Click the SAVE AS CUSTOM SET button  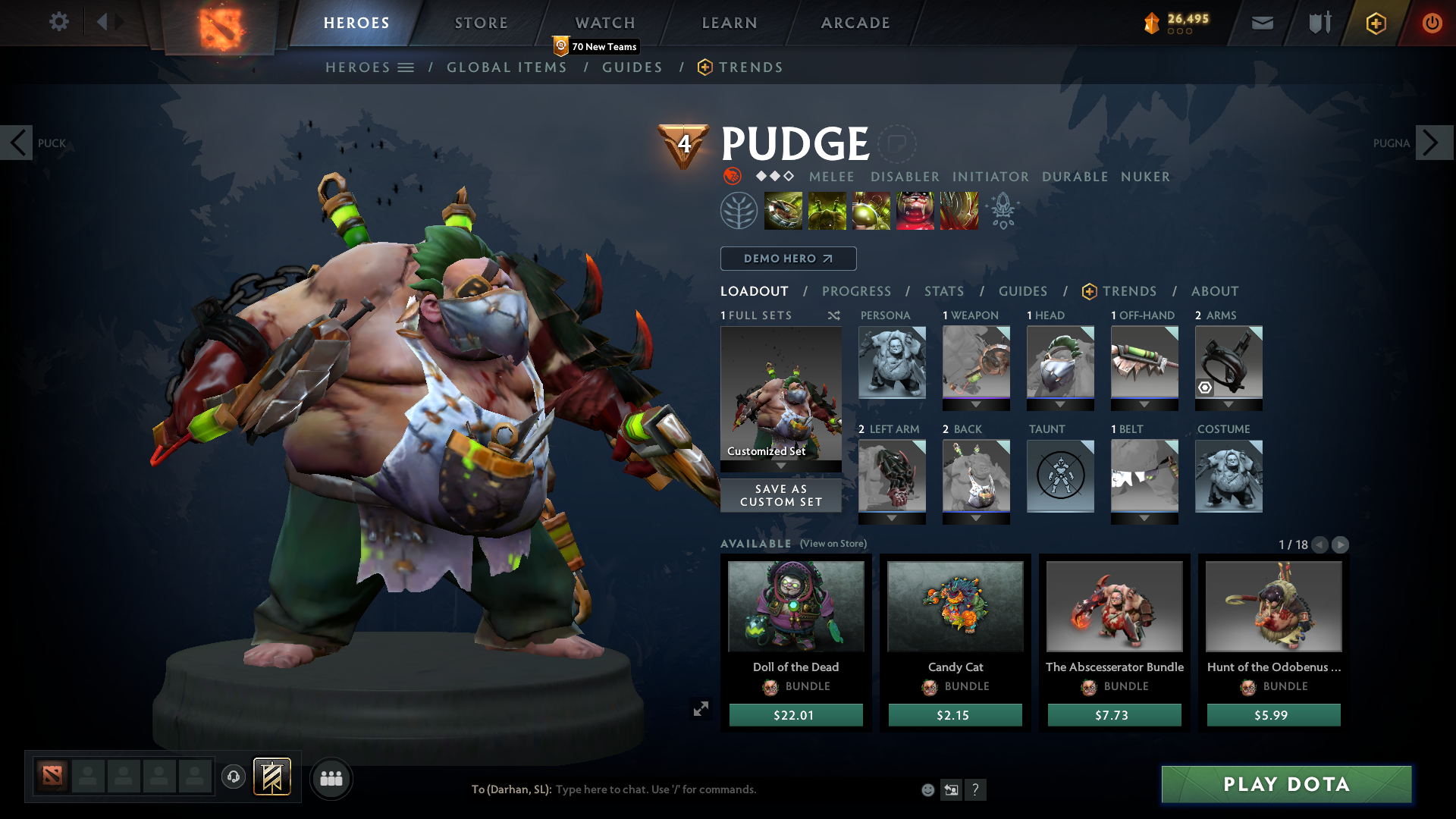(x=780, y=495)
